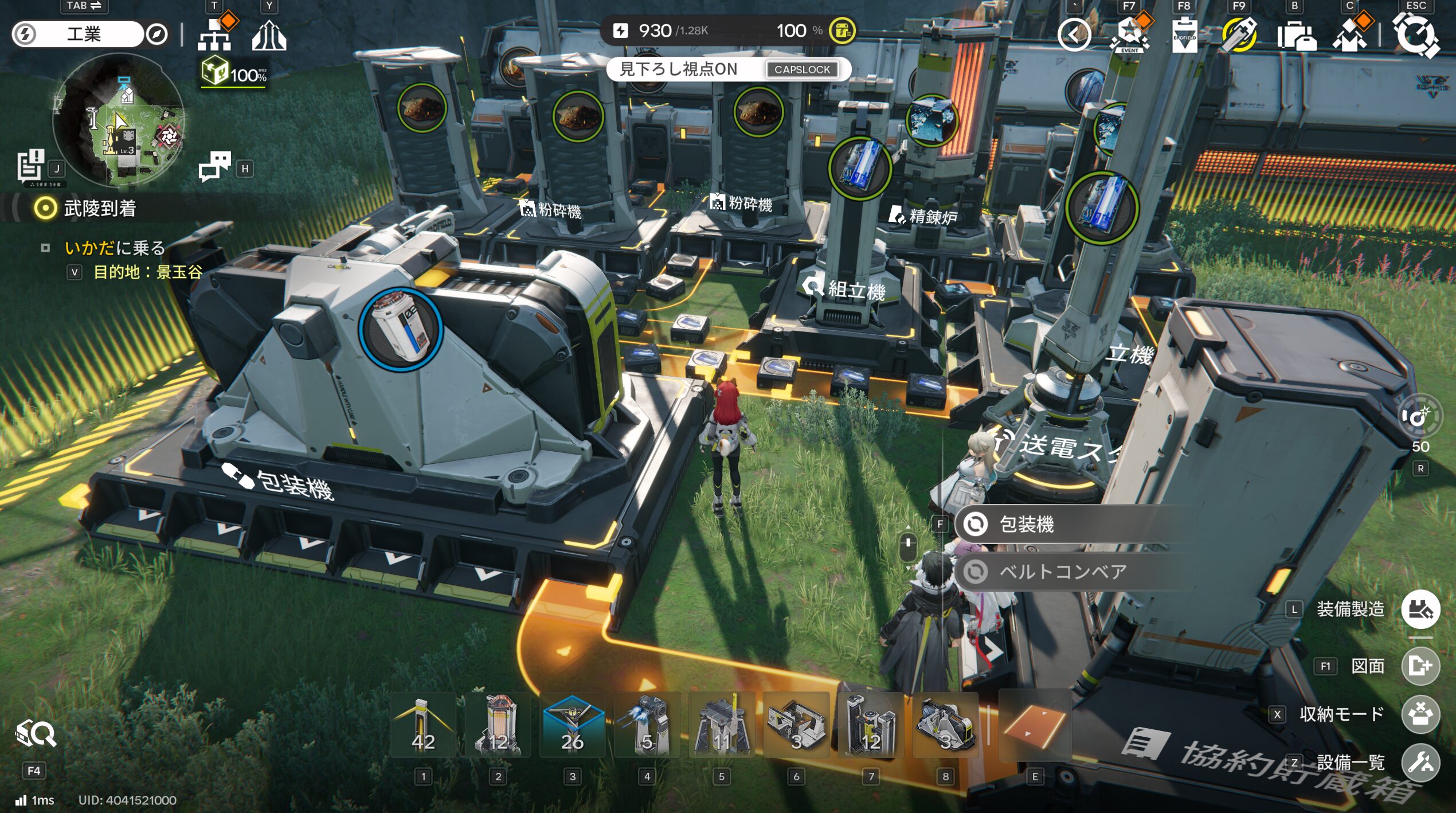Select the hotbar slot with 26 items
The width and height of the screenshot is (1456, 813).
572,726
